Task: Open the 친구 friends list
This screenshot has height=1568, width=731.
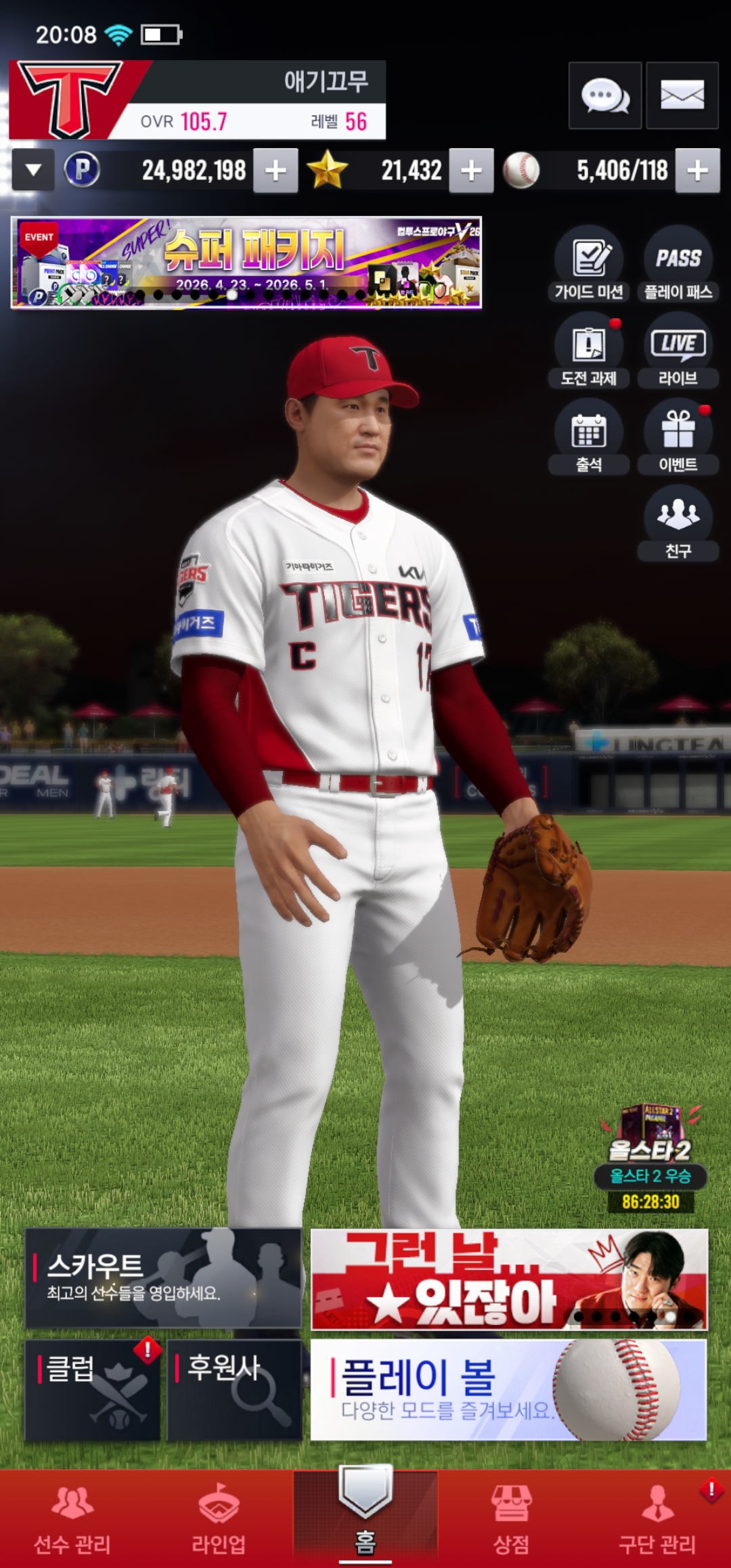Action: pos(678,523)
